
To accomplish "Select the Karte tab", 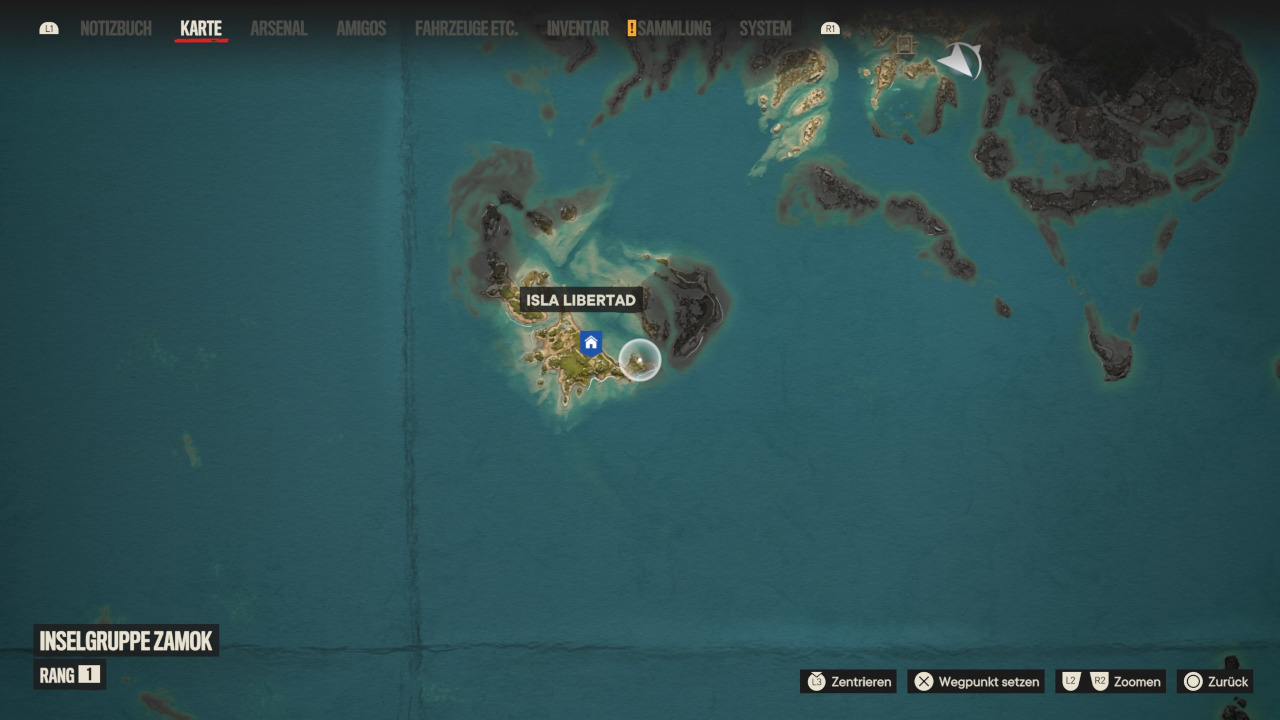I will (x=201, y=29).
